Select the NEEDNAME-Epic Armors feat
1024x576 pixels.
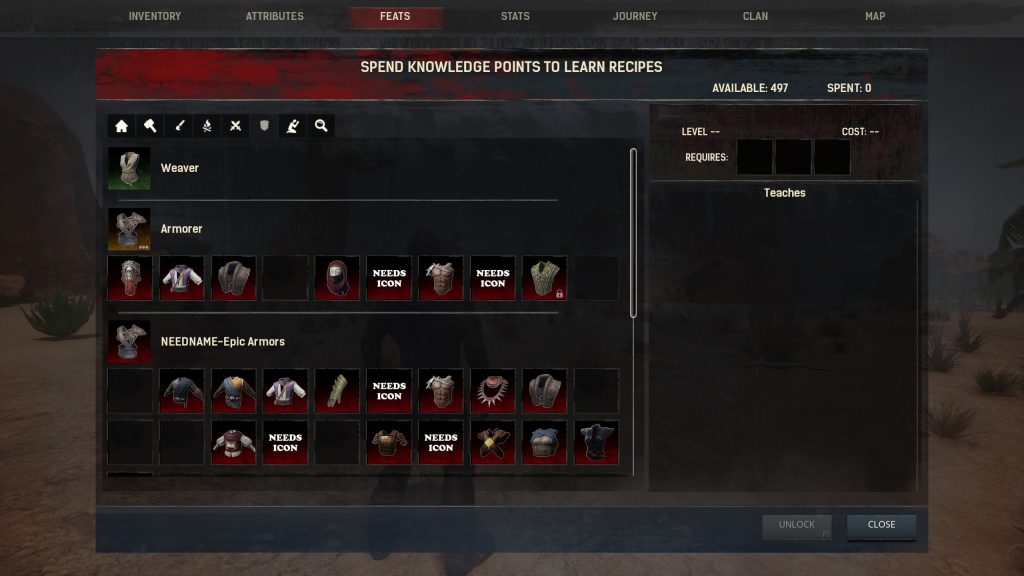(130, 341)
